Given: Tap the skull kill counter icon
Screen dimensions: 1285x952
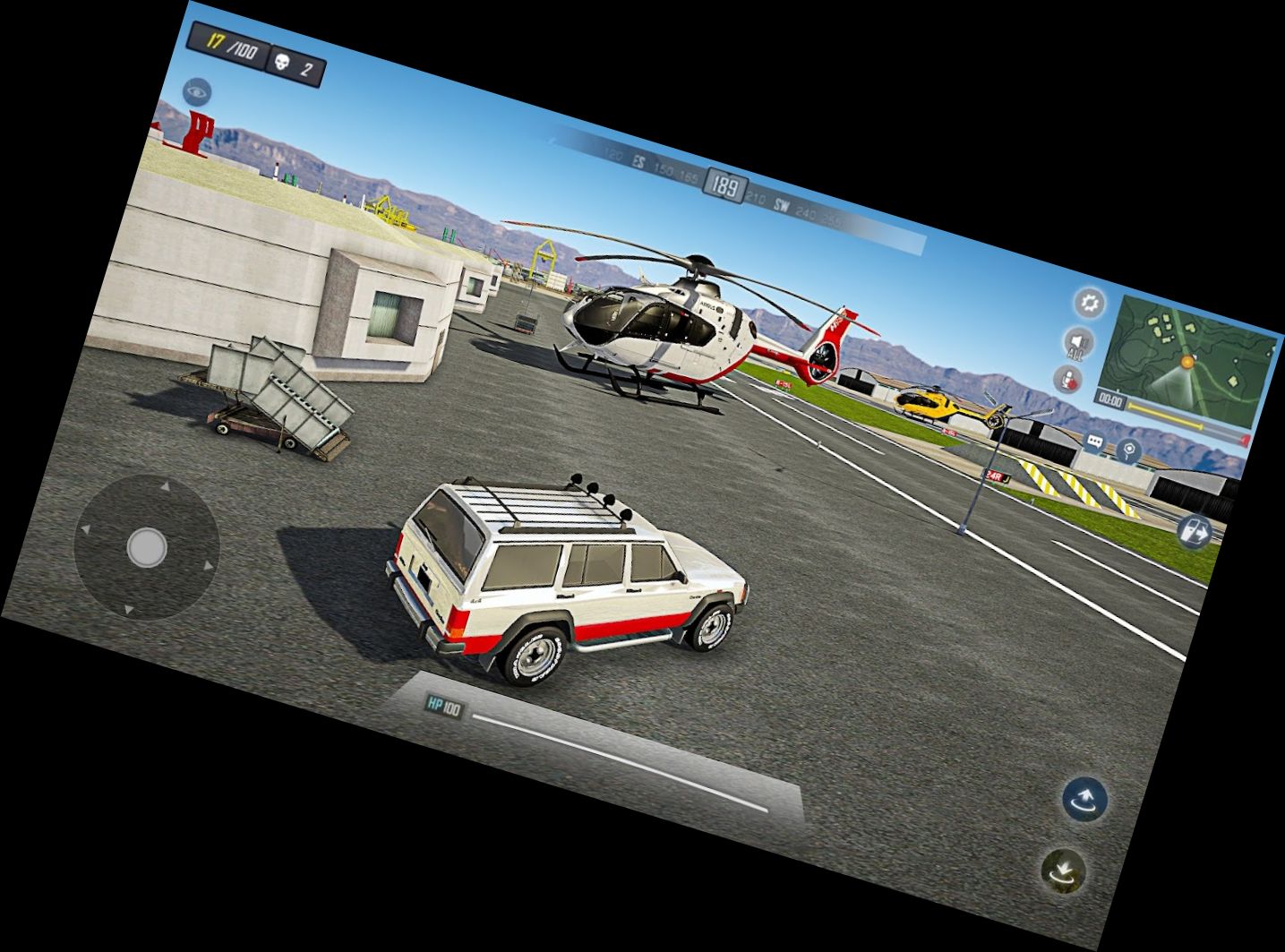Looking at the screenshot, I should [281, 62].
